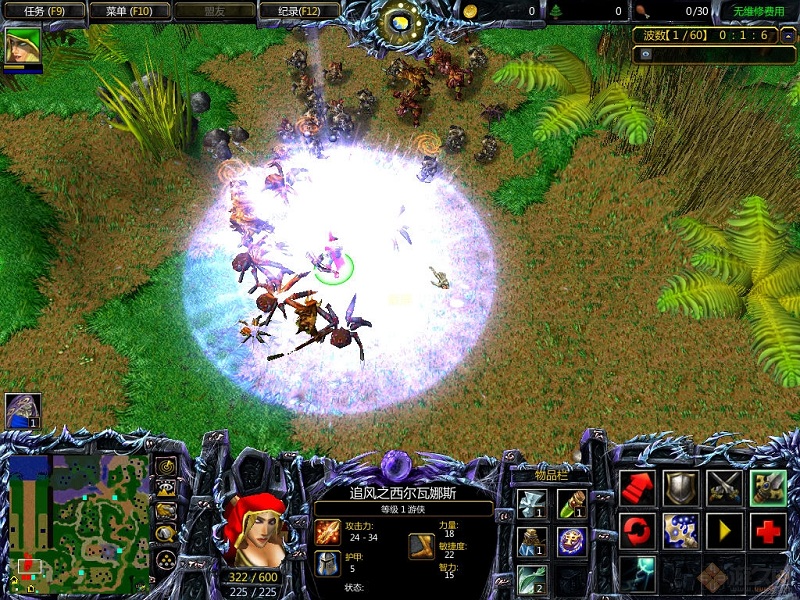Open the 菜单 (F10) game menu
800x600 pixels.
coord(128,12)
